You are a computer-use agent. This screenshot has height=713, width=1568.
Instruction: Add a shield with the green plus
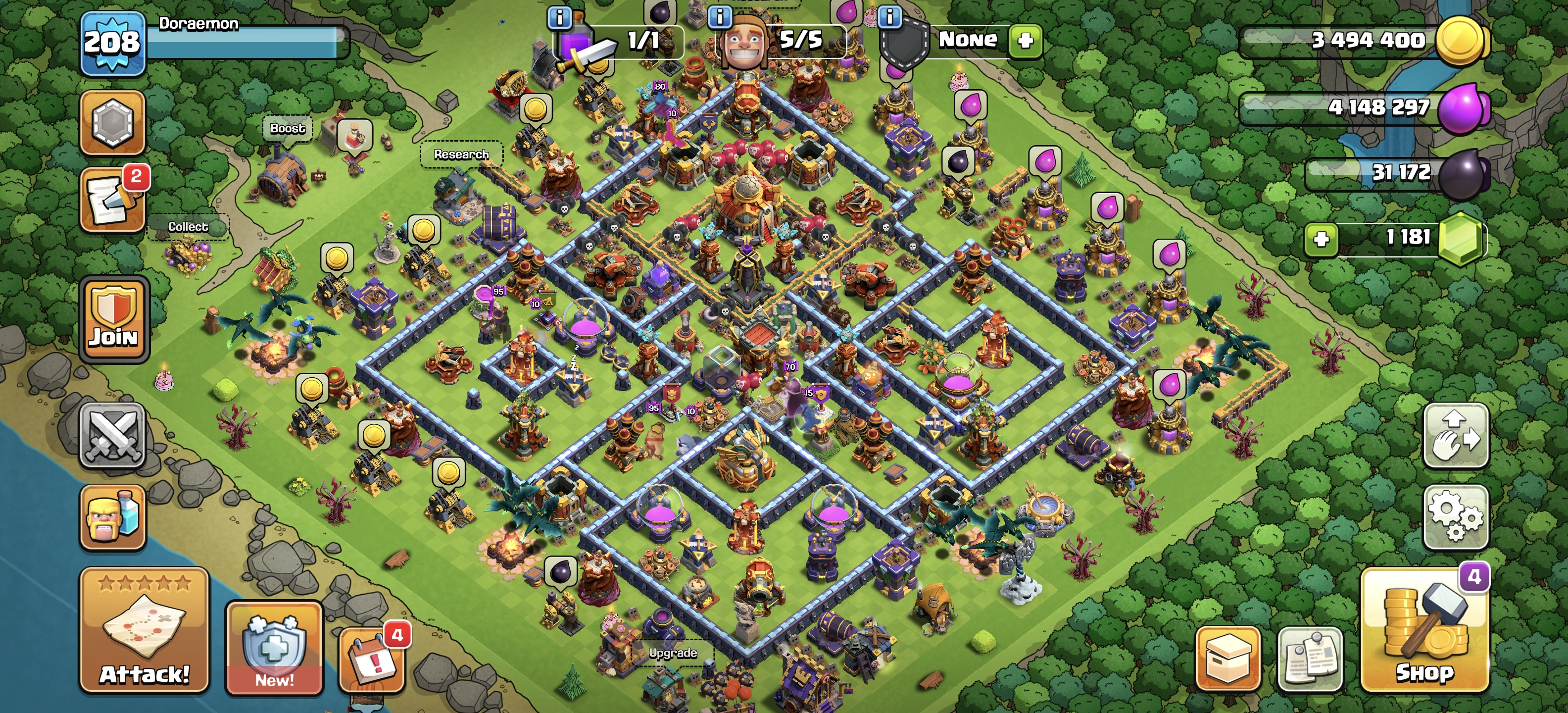click(1025, 41)
